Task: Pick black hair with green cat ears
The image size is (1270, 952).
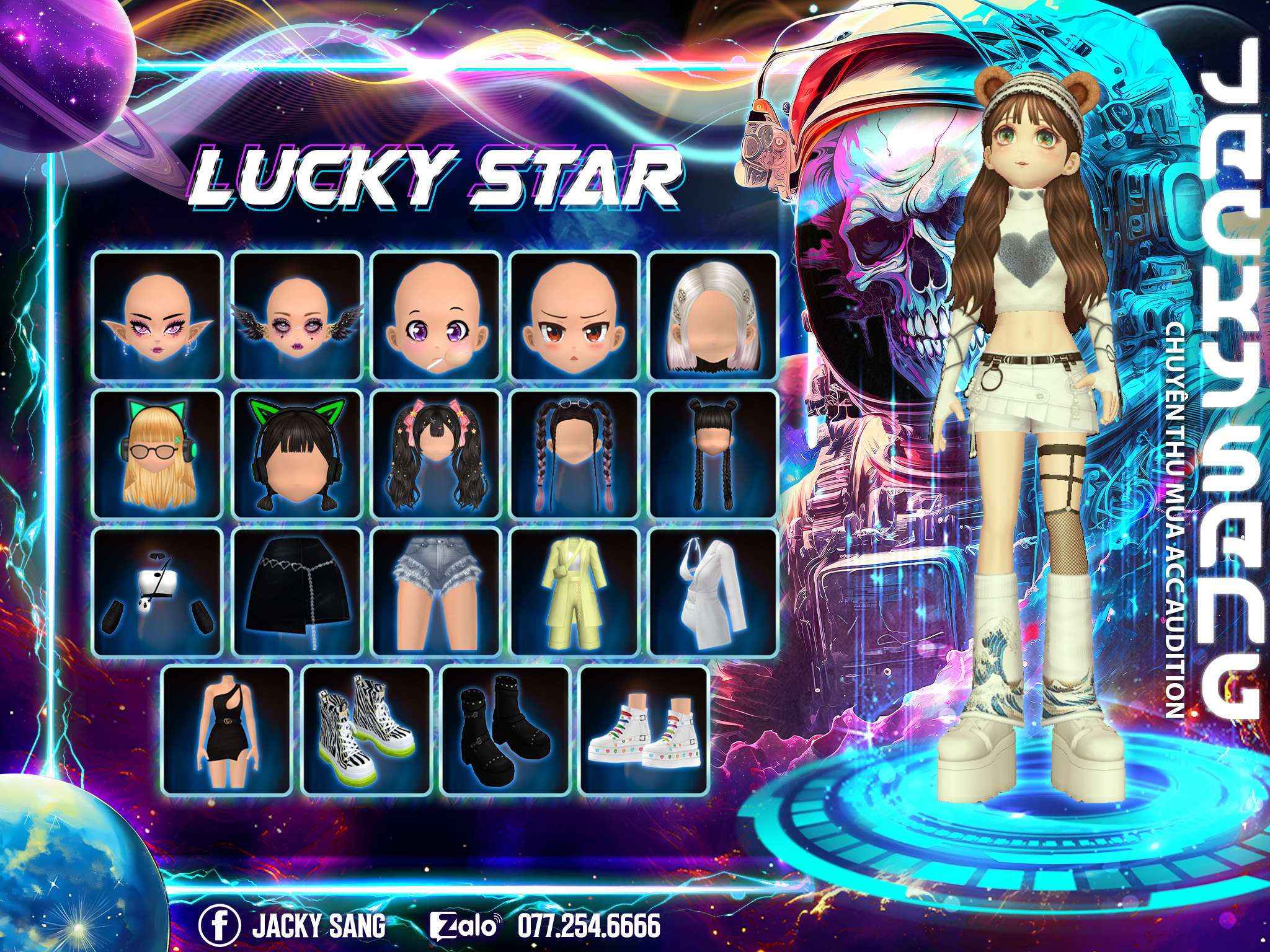Action: [297, 454]
